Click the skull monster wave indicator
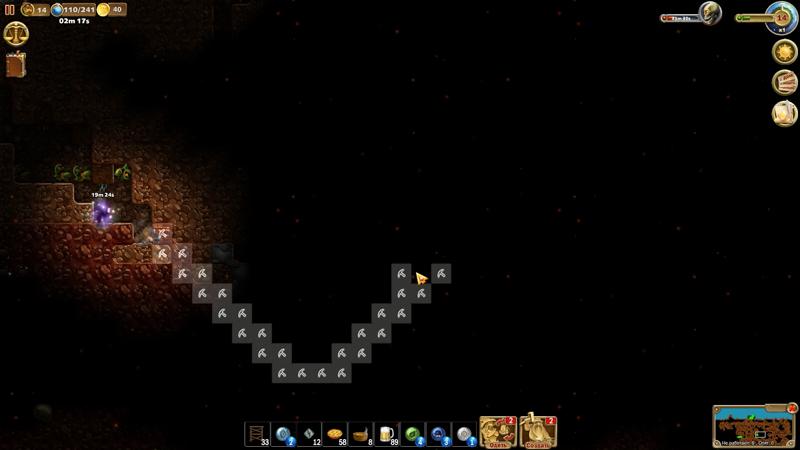Viewport: 800px width, 450px height. pos(709,13)
